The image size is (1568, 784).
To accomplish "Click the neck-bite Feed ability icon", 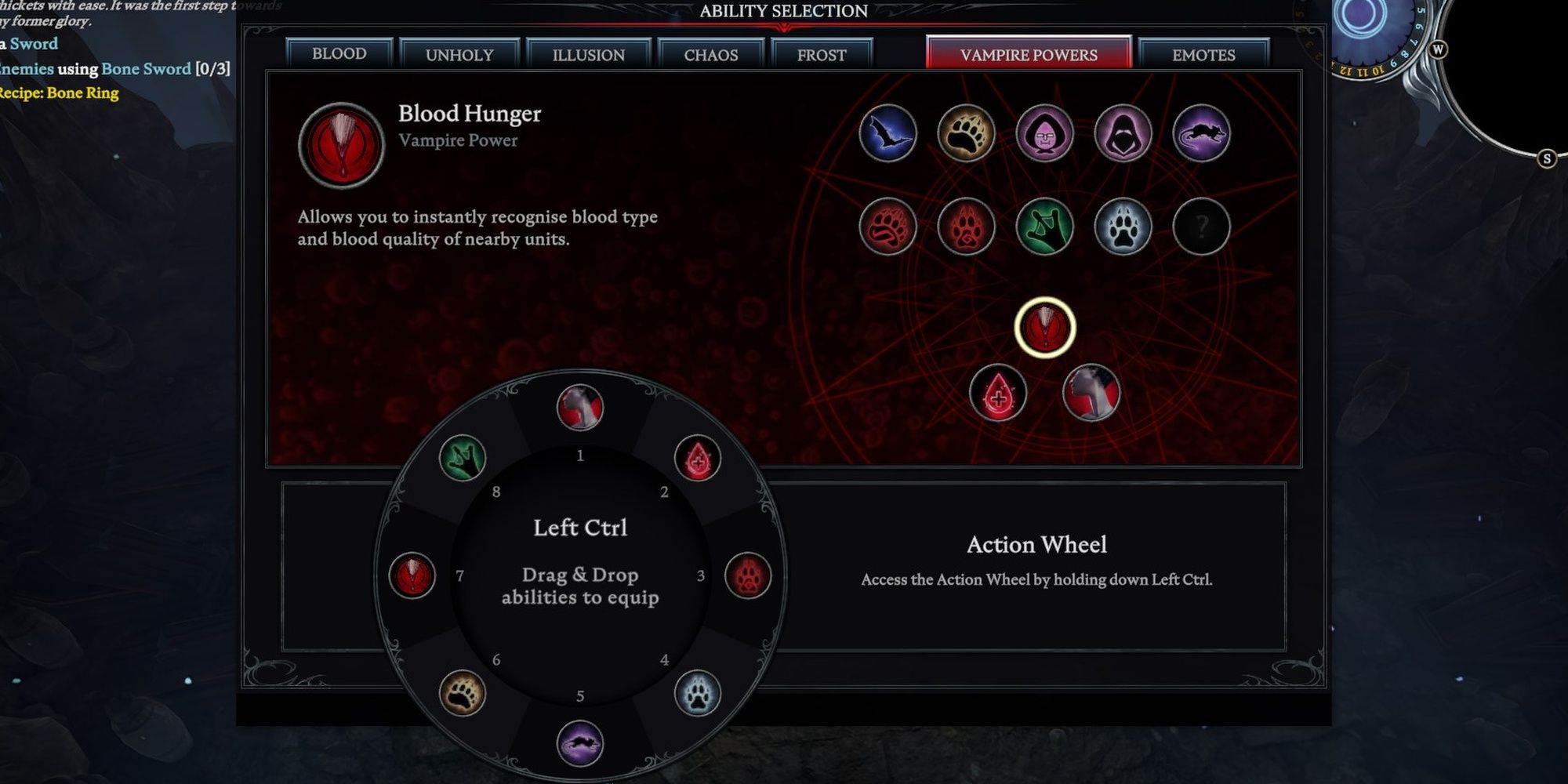I will [x=1090, y=394].
